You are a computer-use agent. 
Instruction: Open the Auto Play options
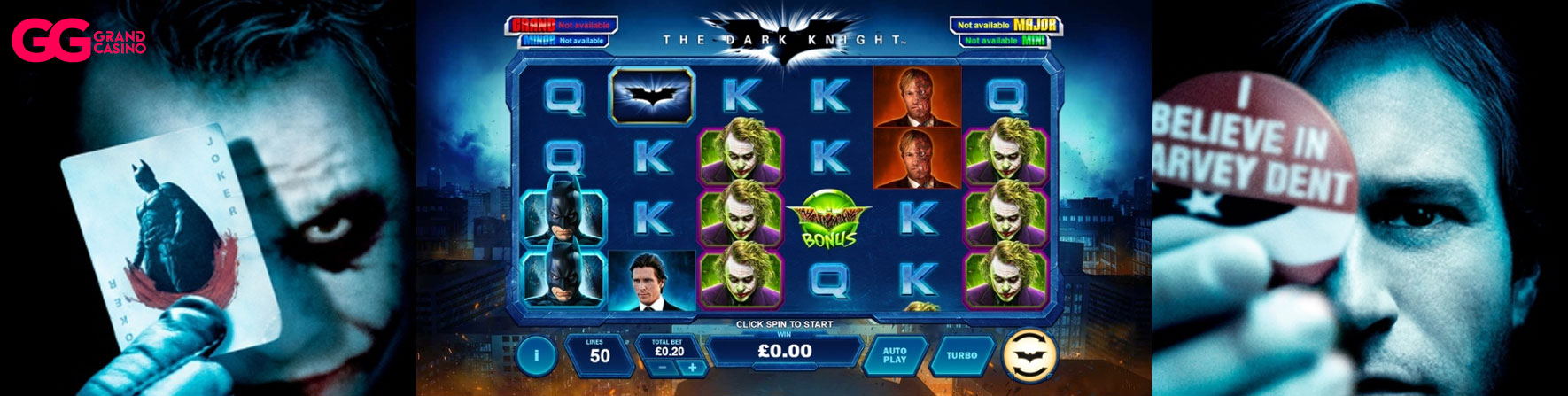coord(895,355)
